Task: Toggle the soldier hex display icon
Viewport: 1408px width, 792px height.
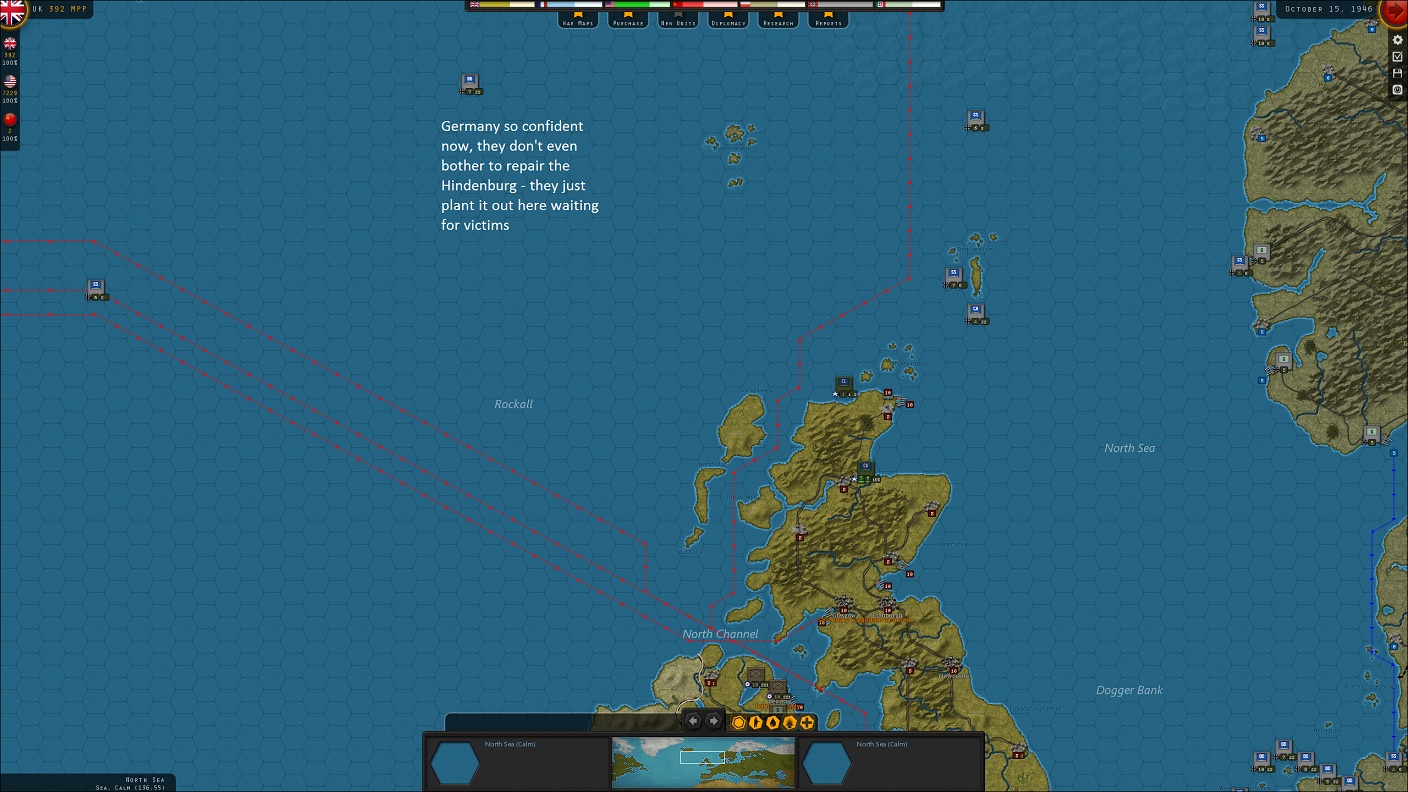Action: (755, 722)
